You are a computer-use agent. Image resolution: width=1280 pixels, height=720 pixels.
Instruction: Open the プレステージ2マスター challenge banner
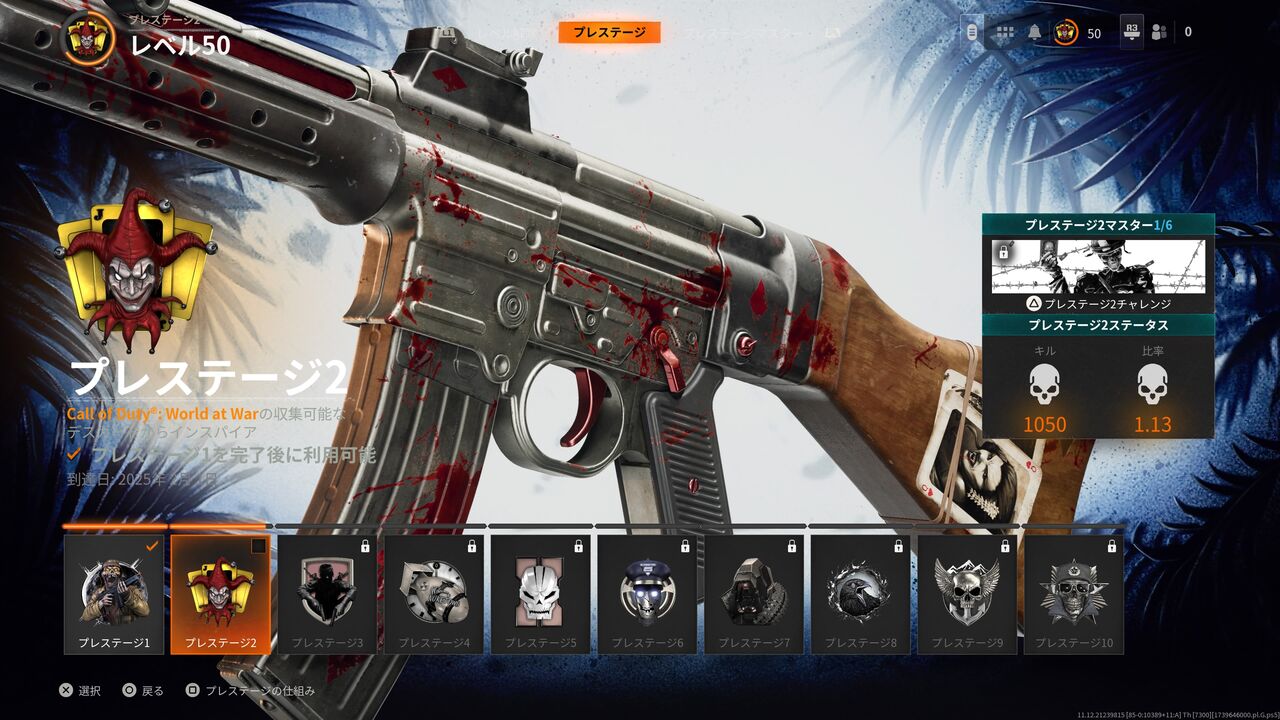click(x=1098, y=266)
